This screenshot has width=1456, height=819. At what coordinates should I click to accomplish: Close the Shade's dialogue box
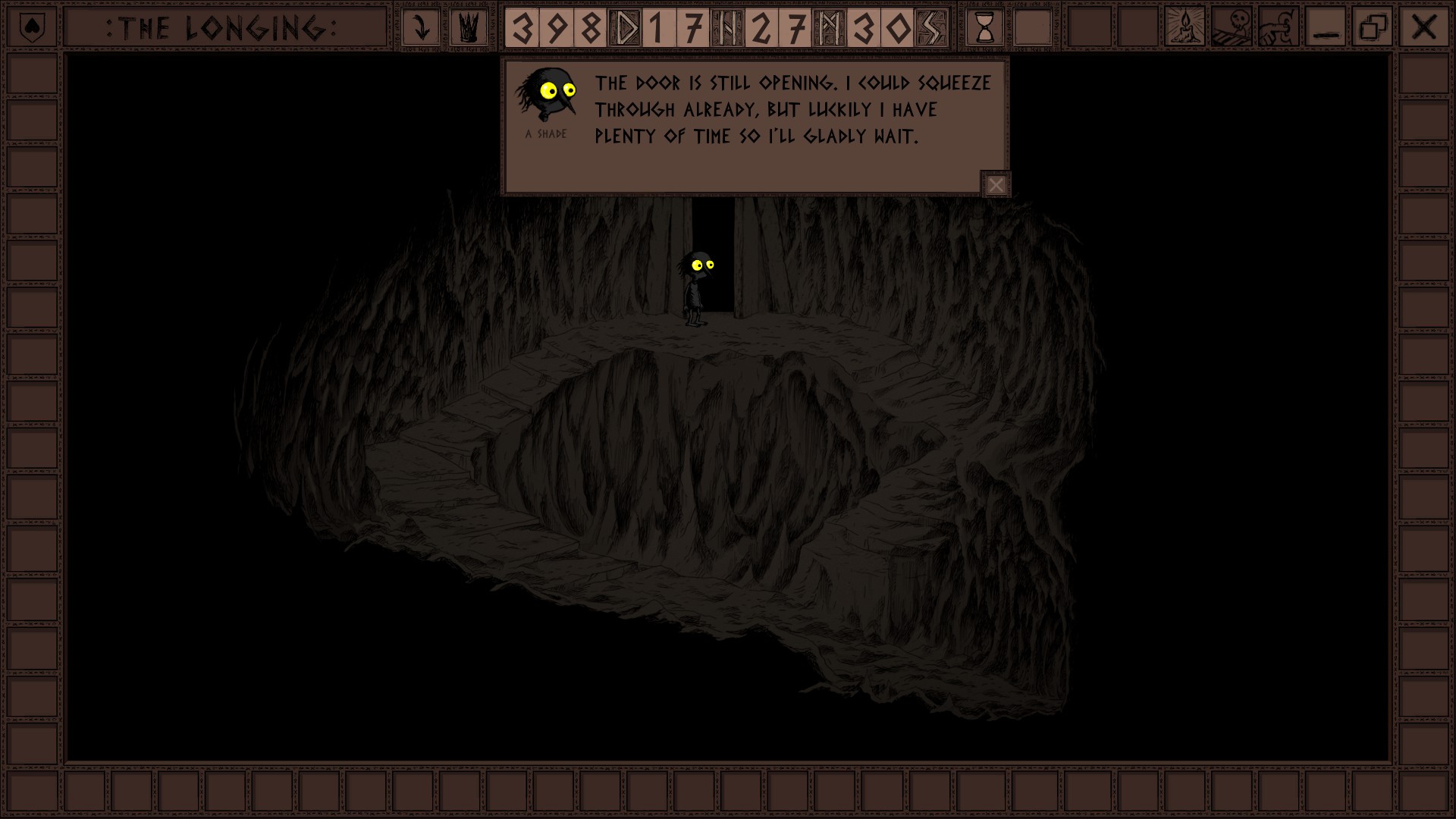coord(996,185)
